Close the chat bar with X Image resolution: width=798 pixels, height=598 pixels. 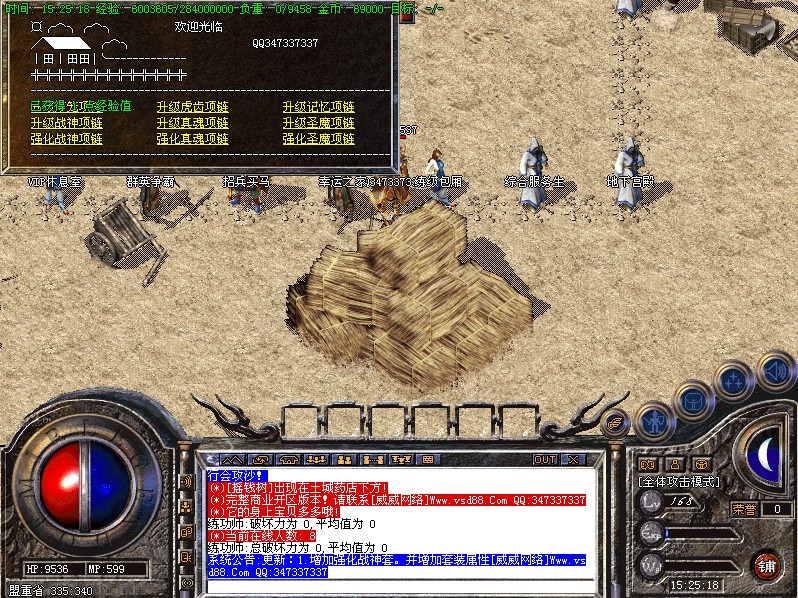(x=573, y=460)
